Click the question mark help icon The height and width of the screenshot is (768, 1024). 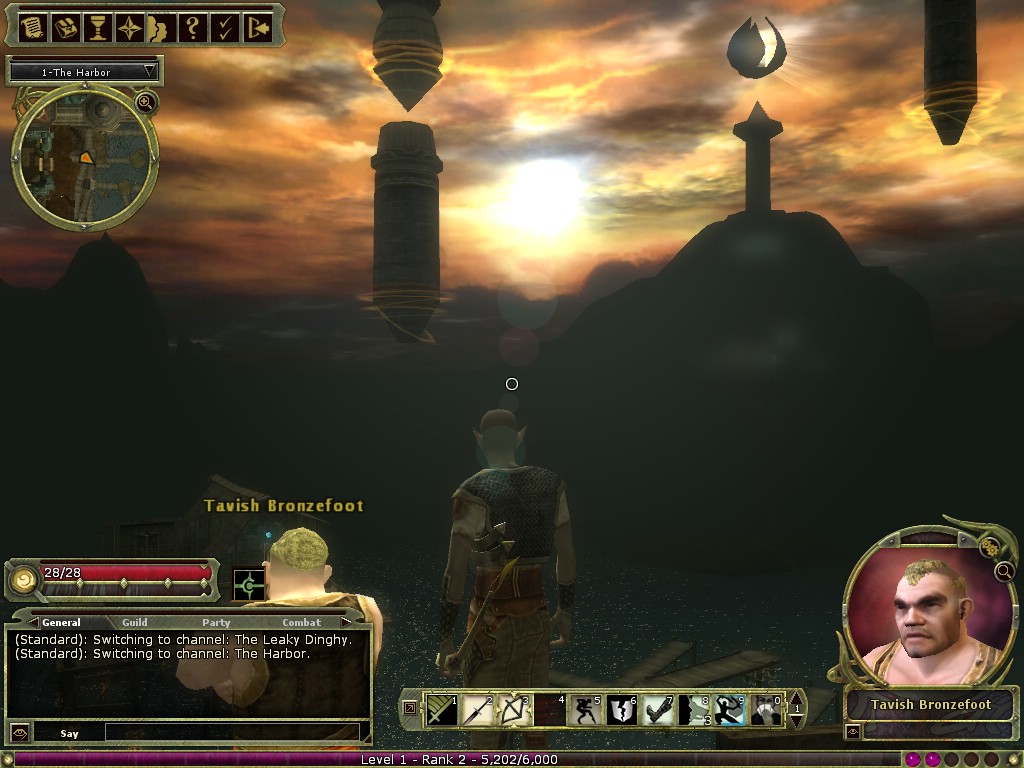coord(194,28)
